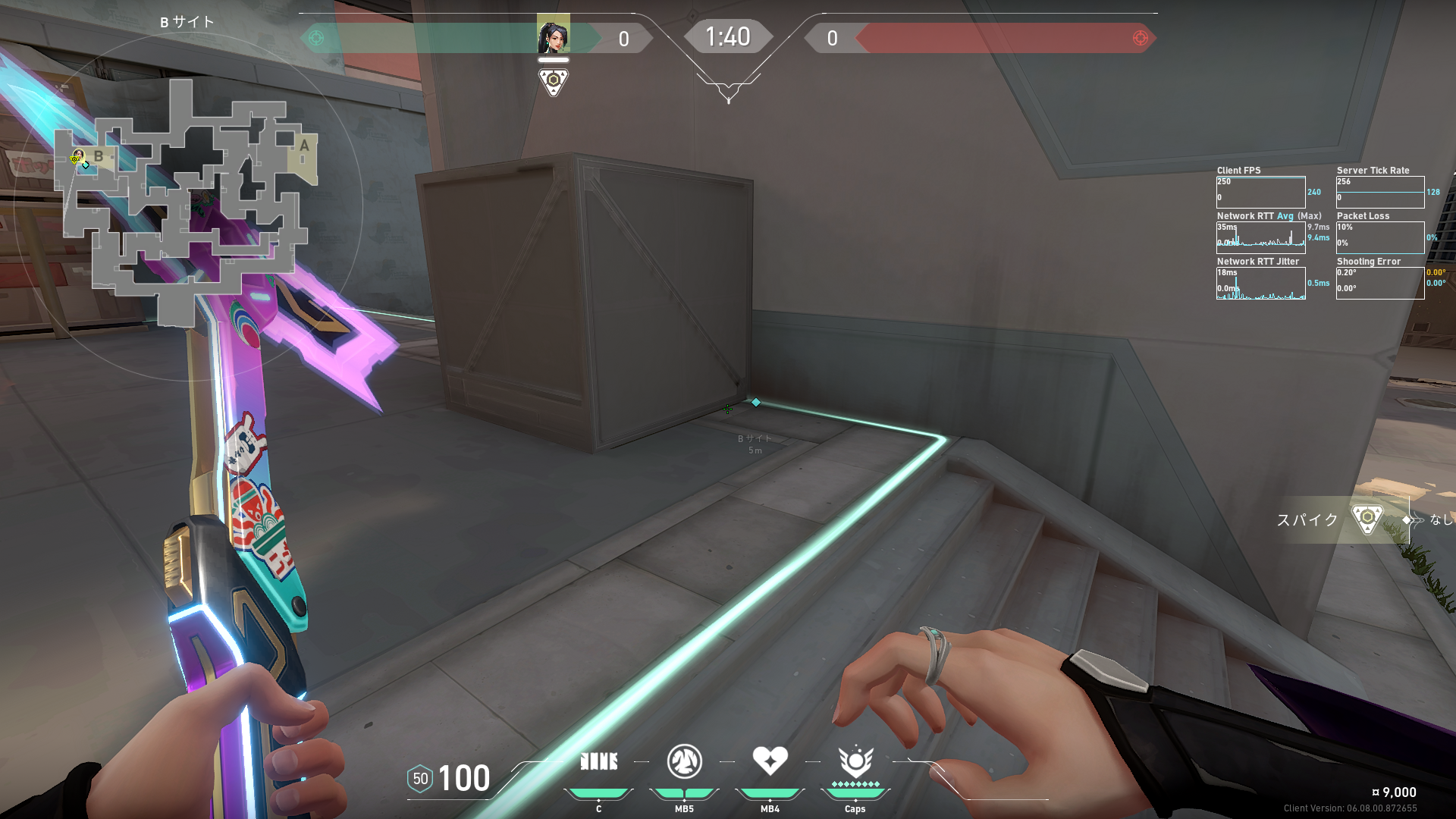Viewport: 1456px width, 819px height.
Task: Use the MB4 heart ability icon
Action: pyautogui.click(x=770, y=761)
